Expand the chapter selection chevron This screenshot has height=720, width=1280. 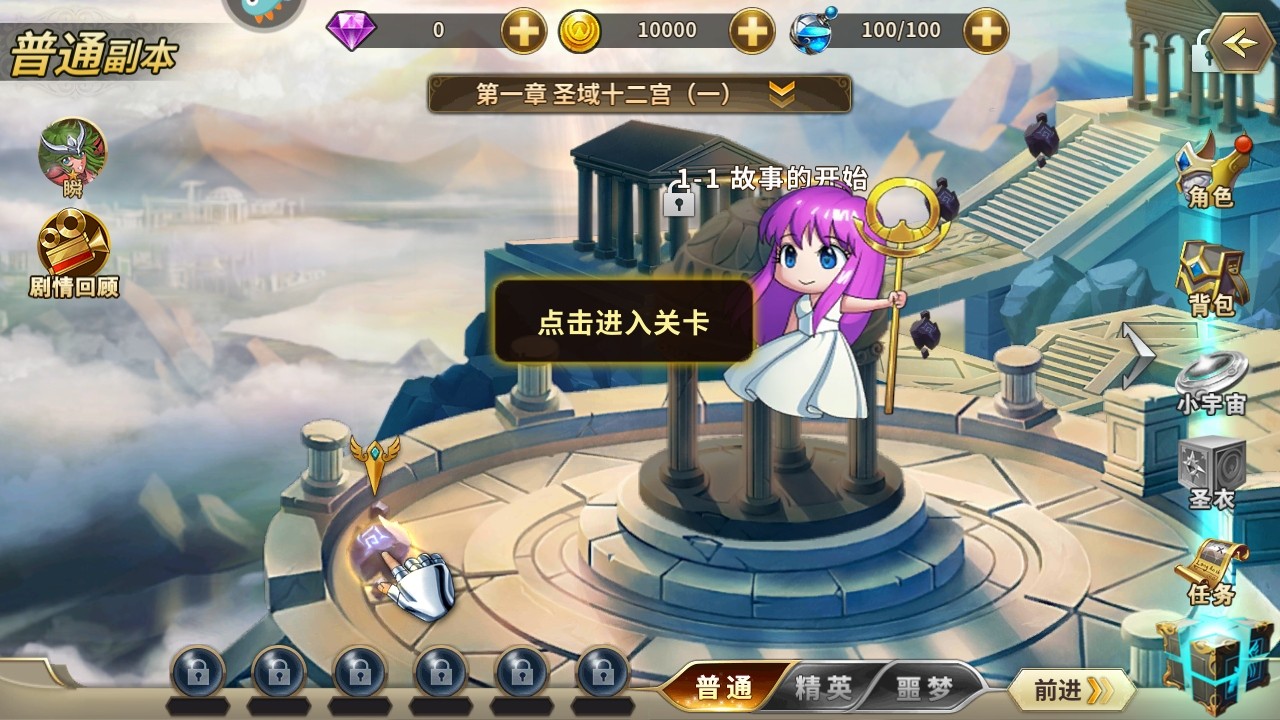click(780, 88)
